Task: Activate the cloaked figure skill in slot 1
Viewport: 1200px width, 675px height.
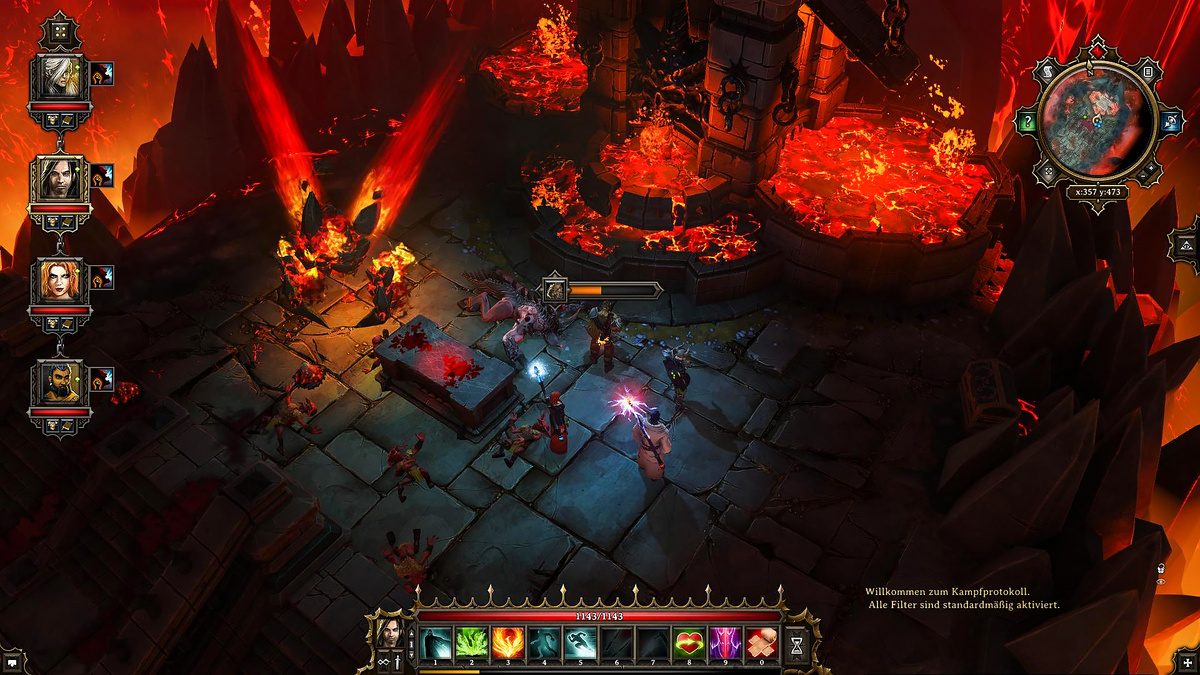Action: click(436, 643)
